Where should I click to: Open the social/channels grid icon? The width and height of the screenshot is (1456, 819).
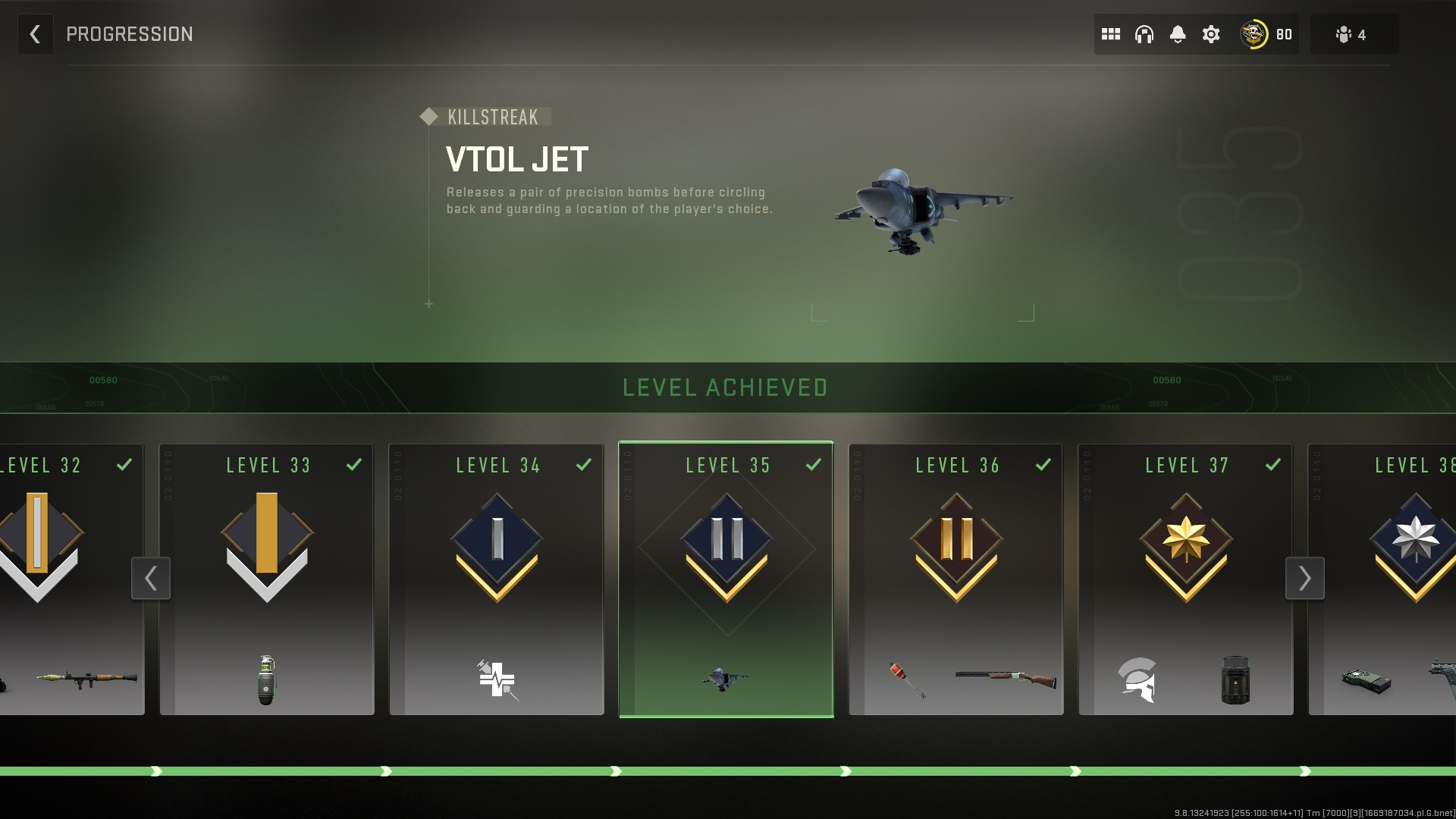click(1111, 33)
